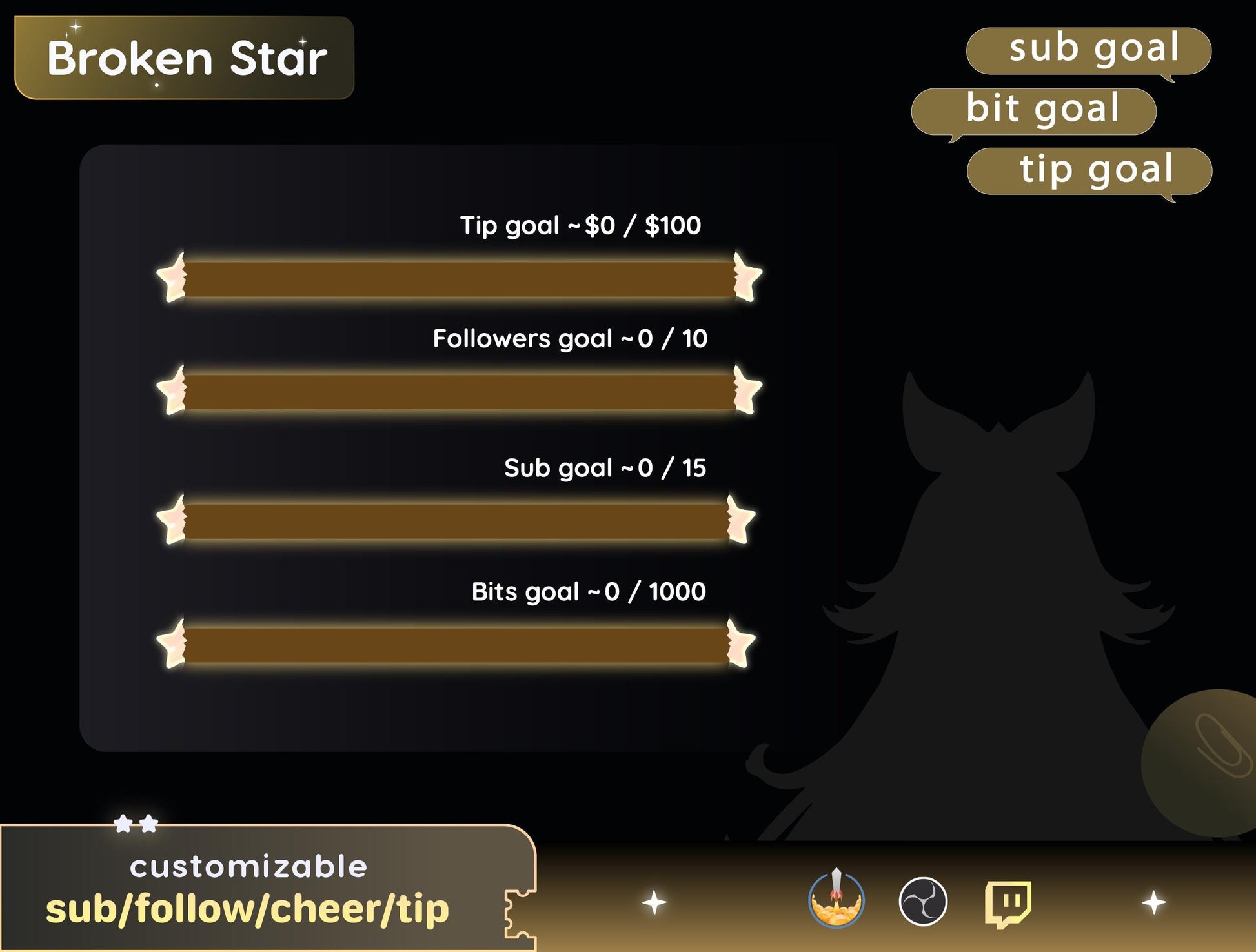Click the tip goal speech bubble

click(x=1089, y=171)
